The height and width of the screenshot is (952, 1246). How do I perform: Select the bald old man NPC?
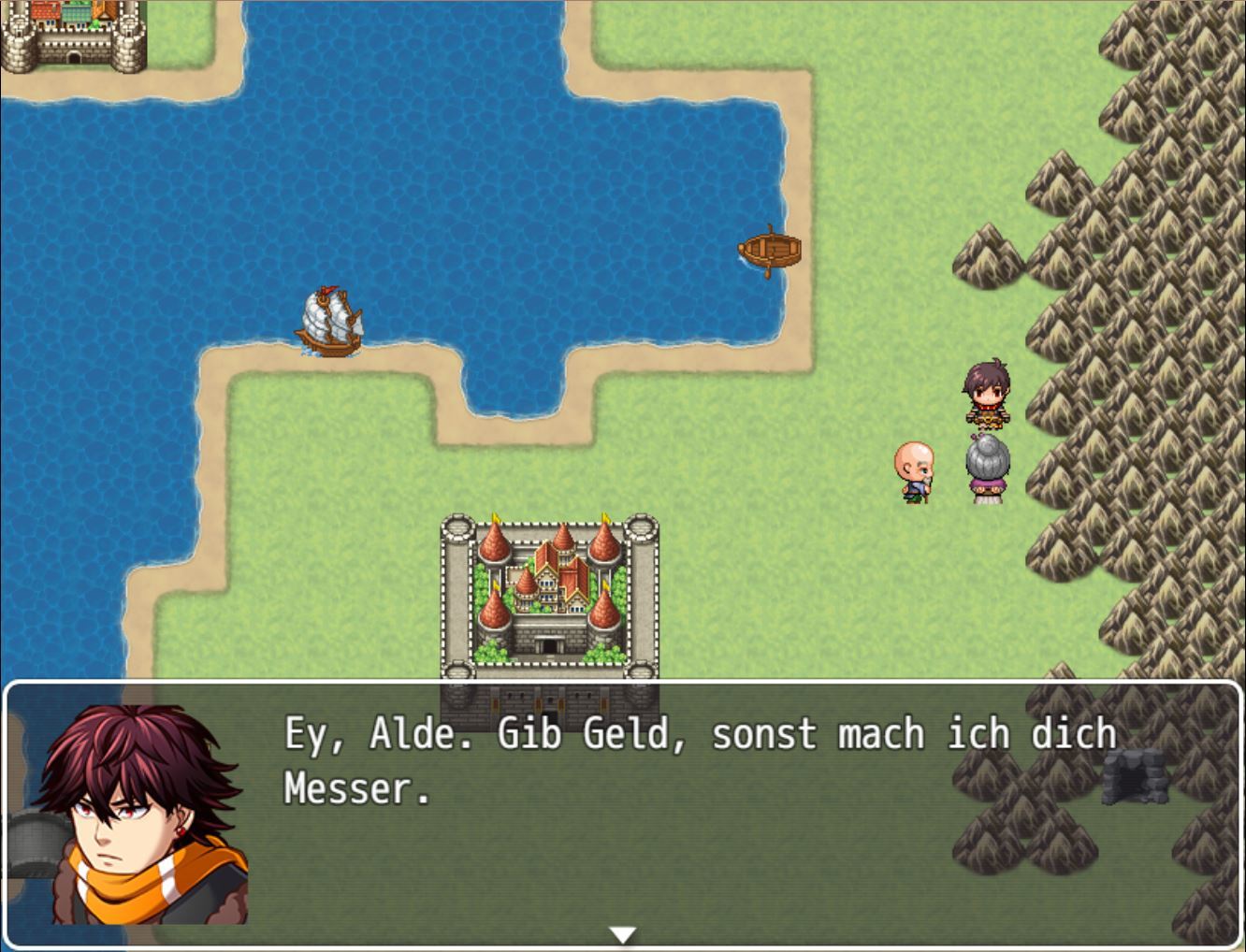912,472
